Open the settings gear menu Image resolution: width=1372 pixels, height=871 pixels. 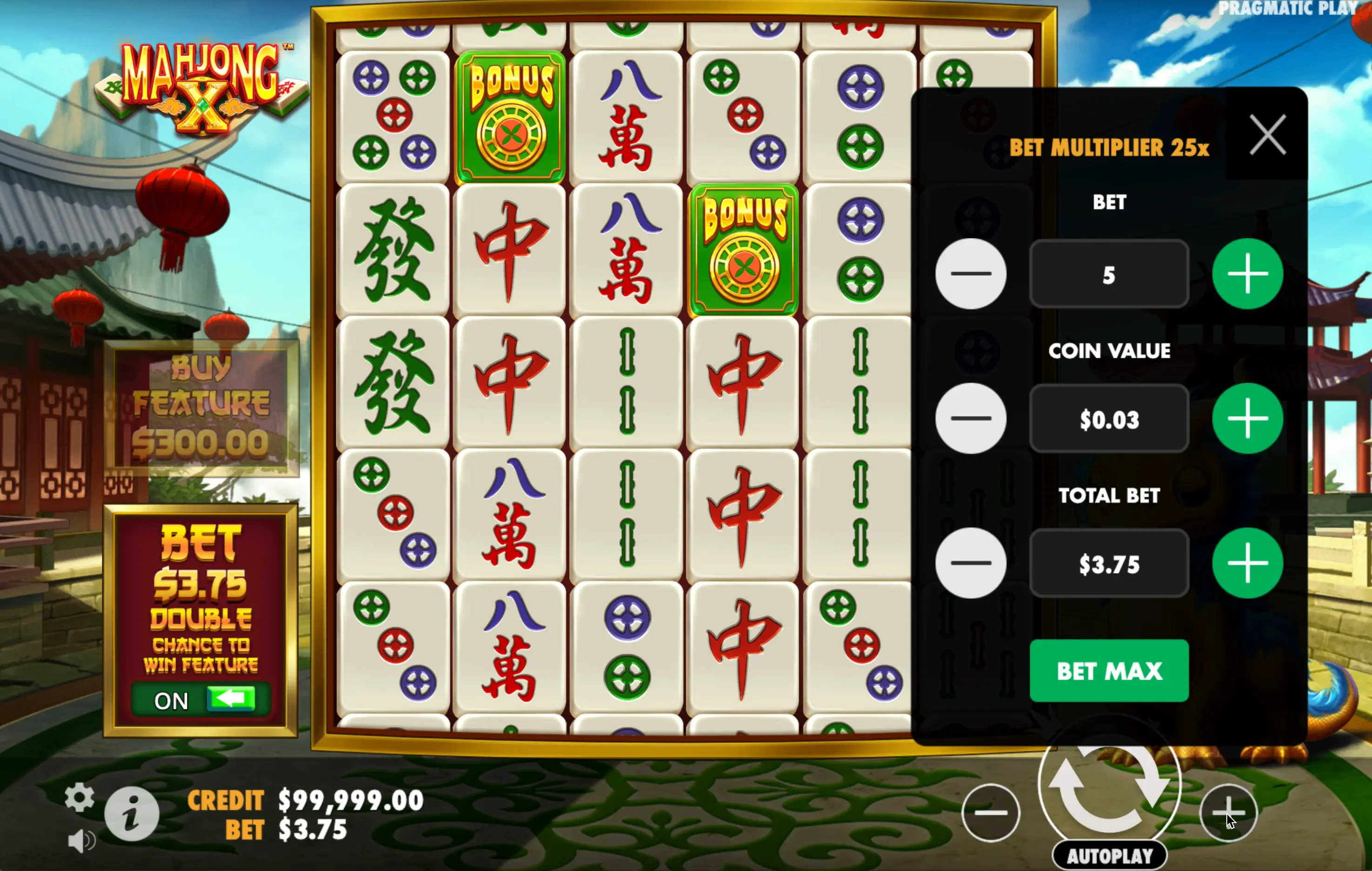tap(79, 797)
